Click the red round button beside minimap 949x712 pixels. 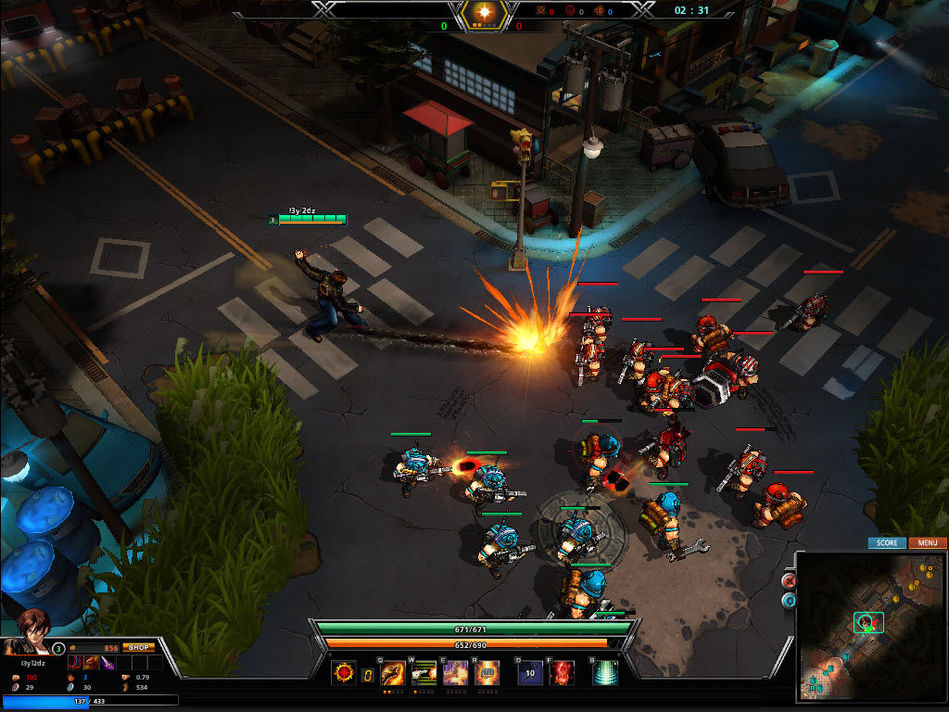[x=788, y=581]
